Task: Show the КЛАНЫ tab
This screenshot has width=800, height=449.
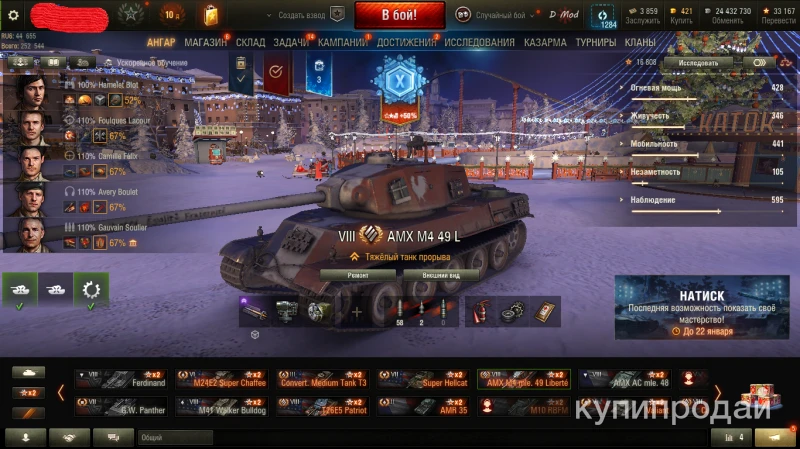Action: tap(640, 43)
